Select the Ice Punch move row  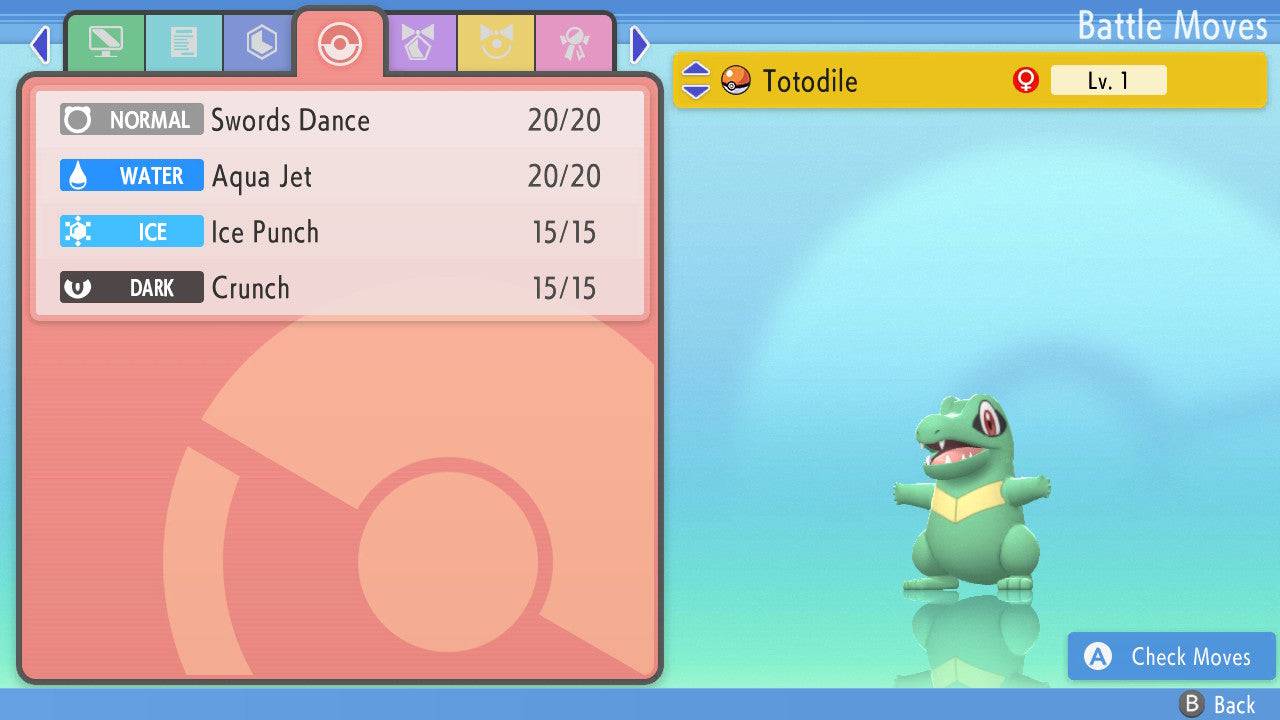[x=340, y=232]
